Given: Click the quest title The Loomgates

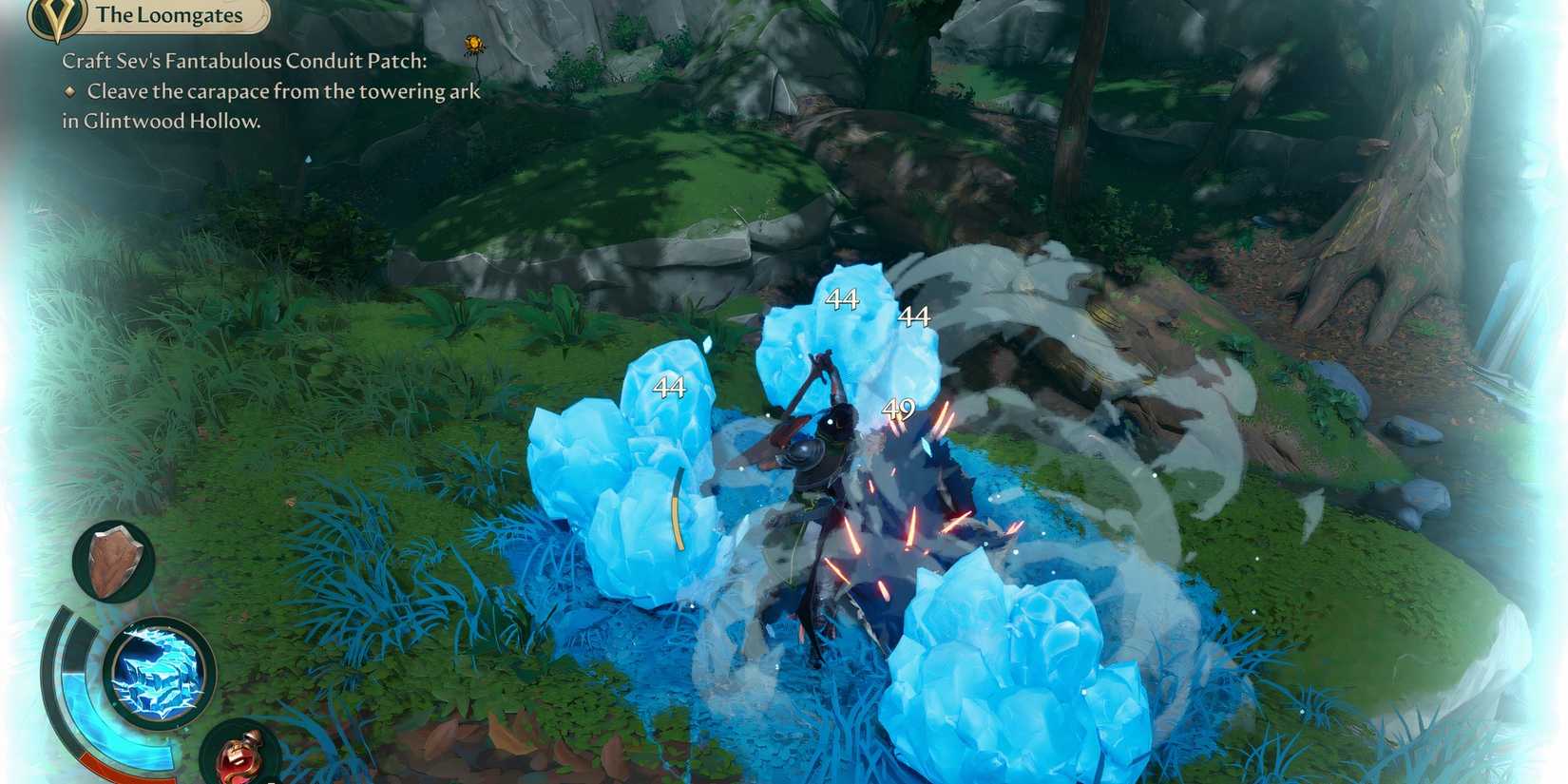Looking at the screenshot, I should pos(169,15).
